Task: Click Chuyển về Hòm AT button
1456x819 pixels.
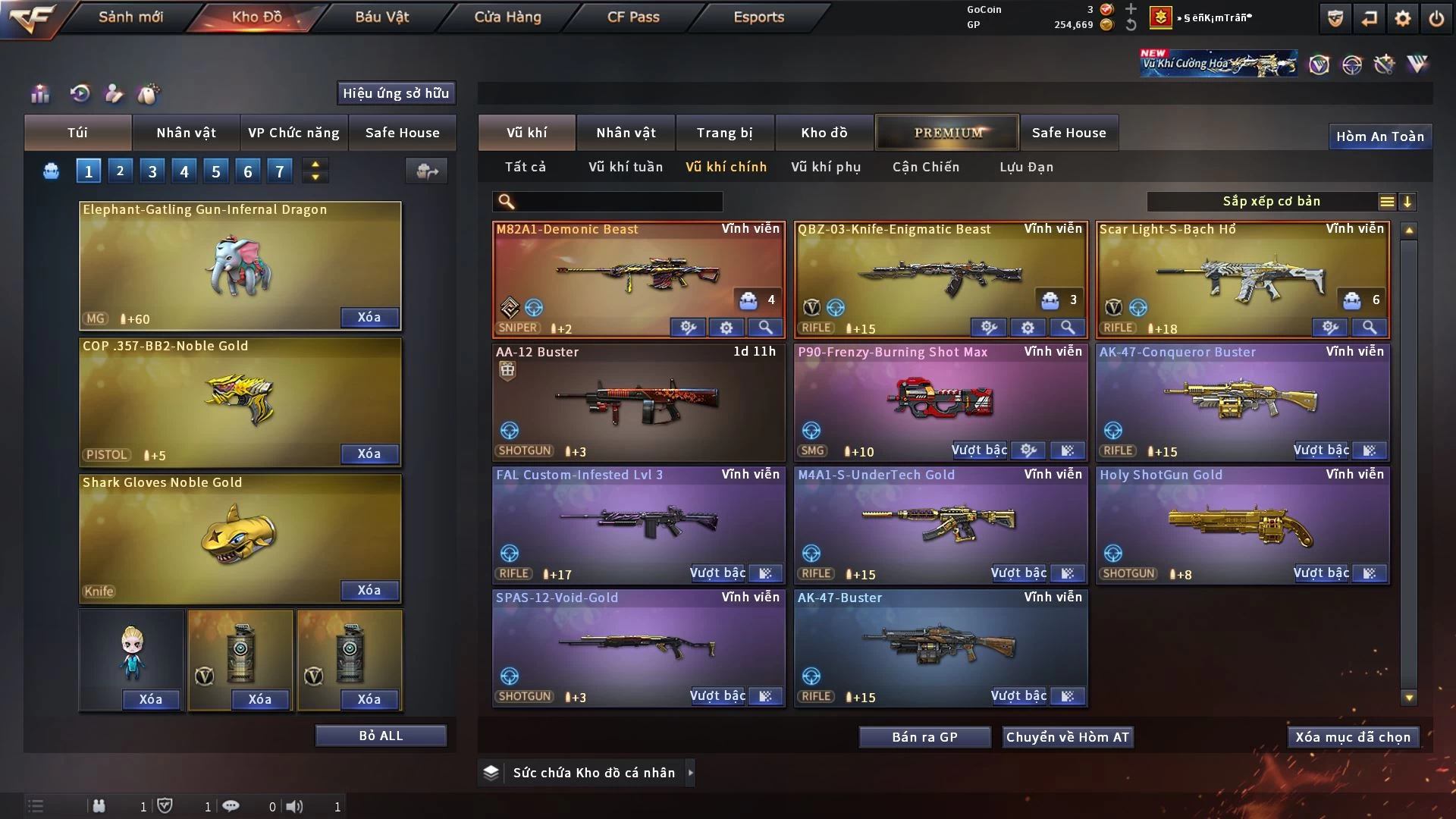Action: [x=1067, y=737]
